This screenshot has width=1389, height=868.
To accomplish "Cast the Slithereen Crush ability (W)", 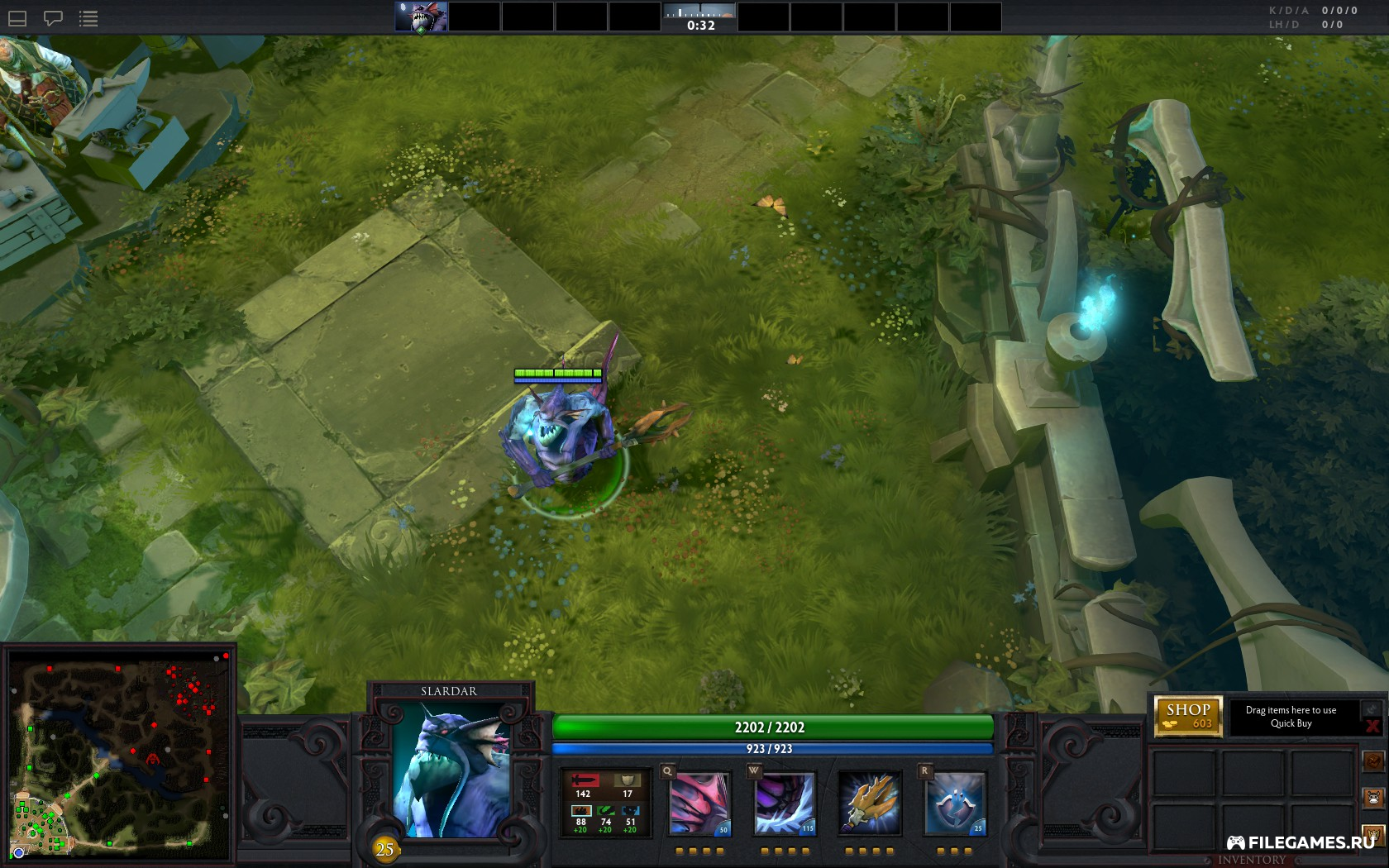I will click(x=785, y=804).
